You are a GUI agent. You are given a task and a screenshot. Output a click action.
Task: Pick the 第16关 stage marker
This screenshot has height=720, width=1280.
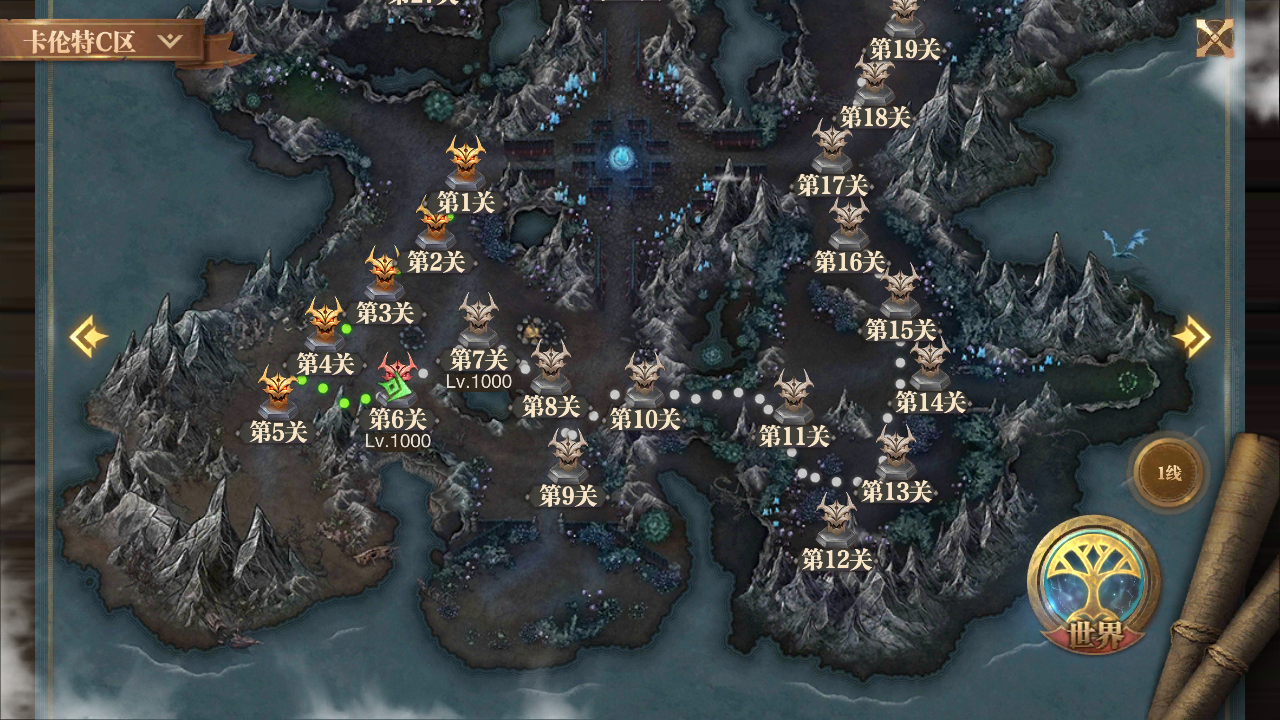click(x=849, y=225)
